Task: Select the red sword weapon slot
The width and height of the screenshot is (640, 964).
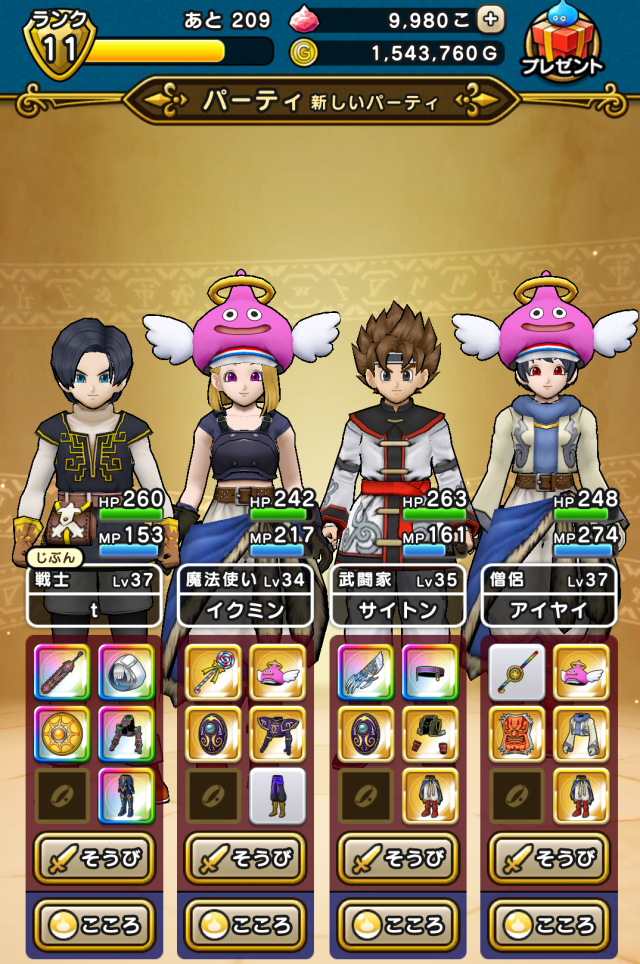Action: coord(62,671)
